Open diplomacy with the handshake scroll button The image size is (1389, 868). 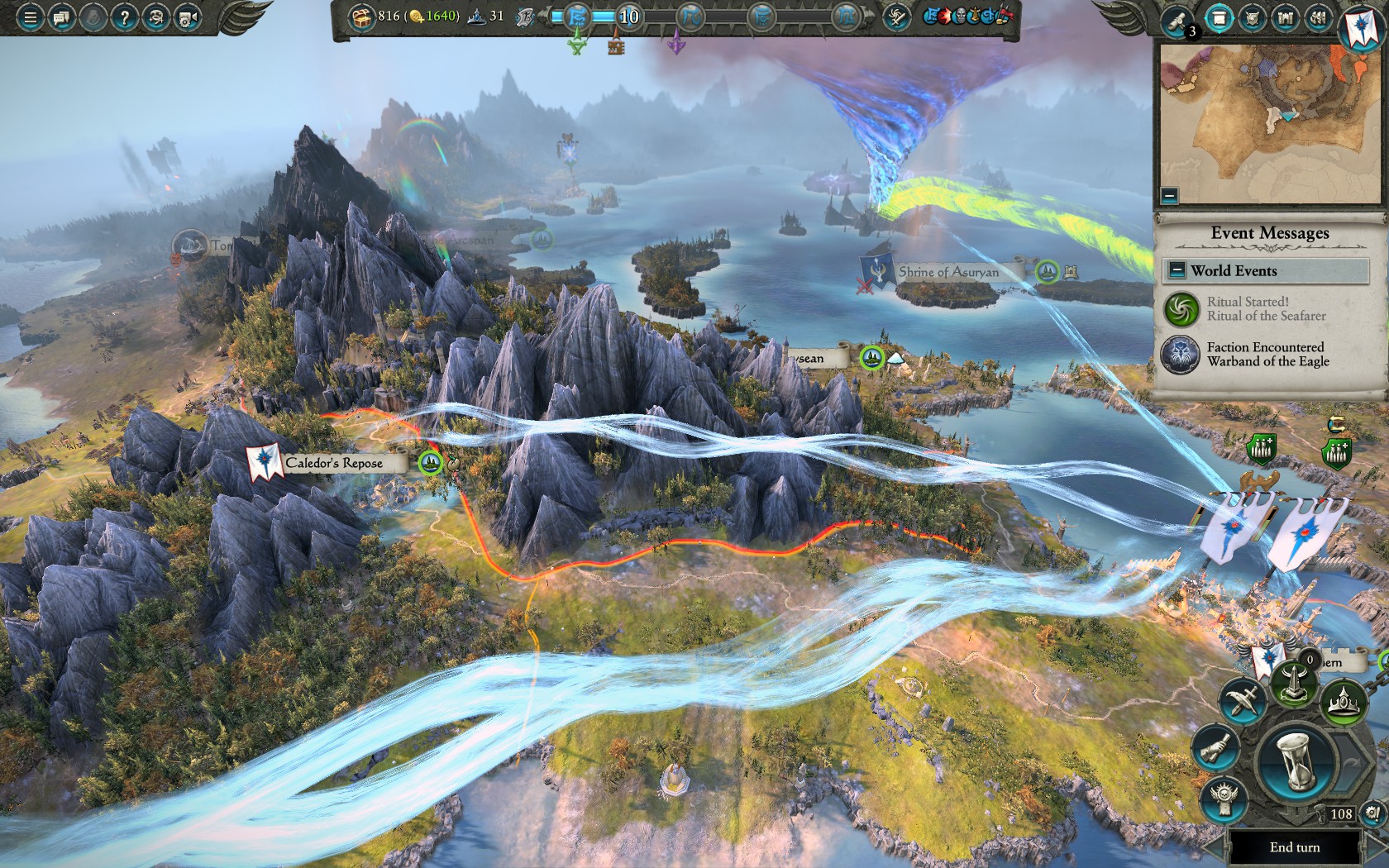click(1214, 748)
